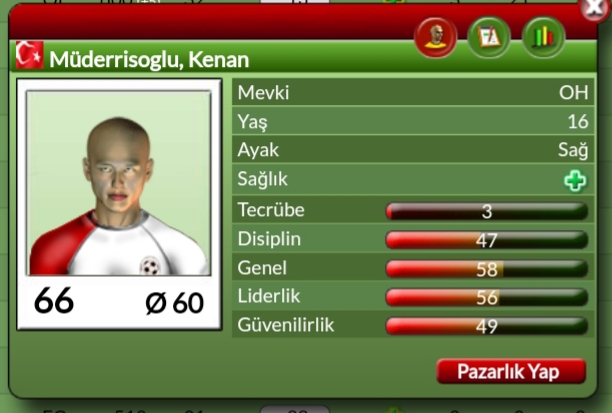
Task: Click the green health cross icon
Action: [574, 181]
